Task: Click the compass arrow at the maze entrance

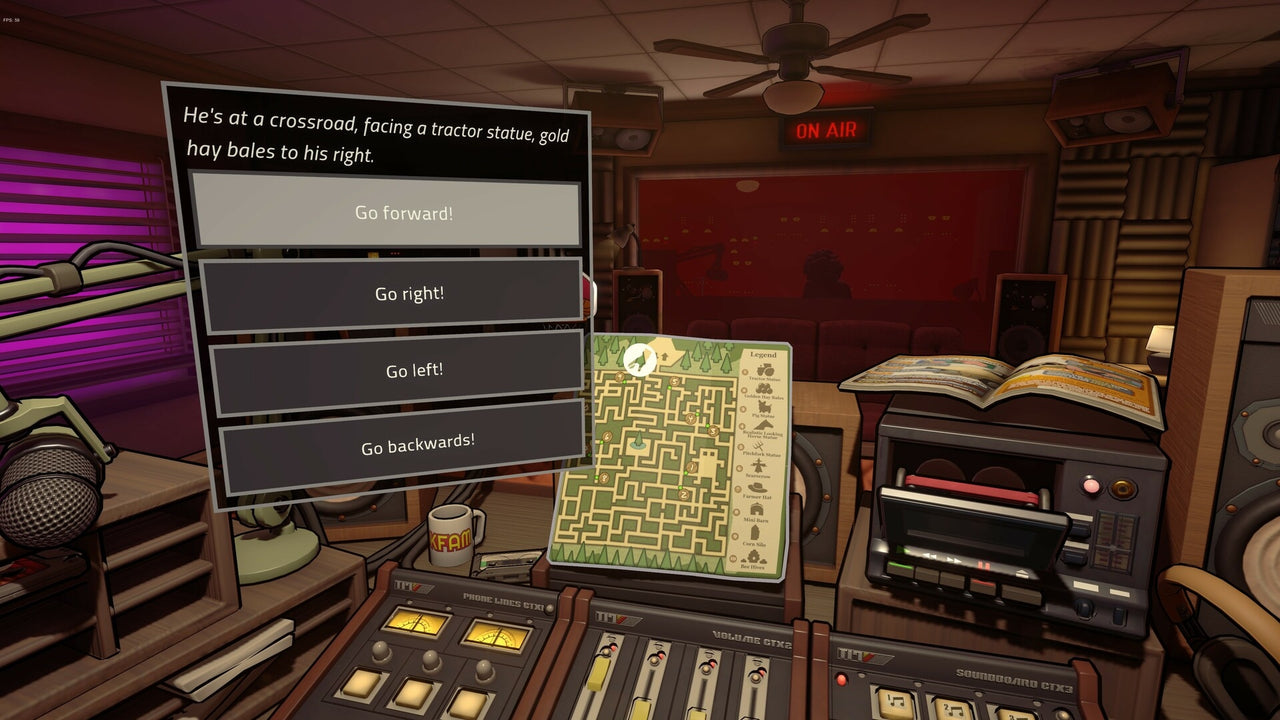Action: tap(665, 357)
